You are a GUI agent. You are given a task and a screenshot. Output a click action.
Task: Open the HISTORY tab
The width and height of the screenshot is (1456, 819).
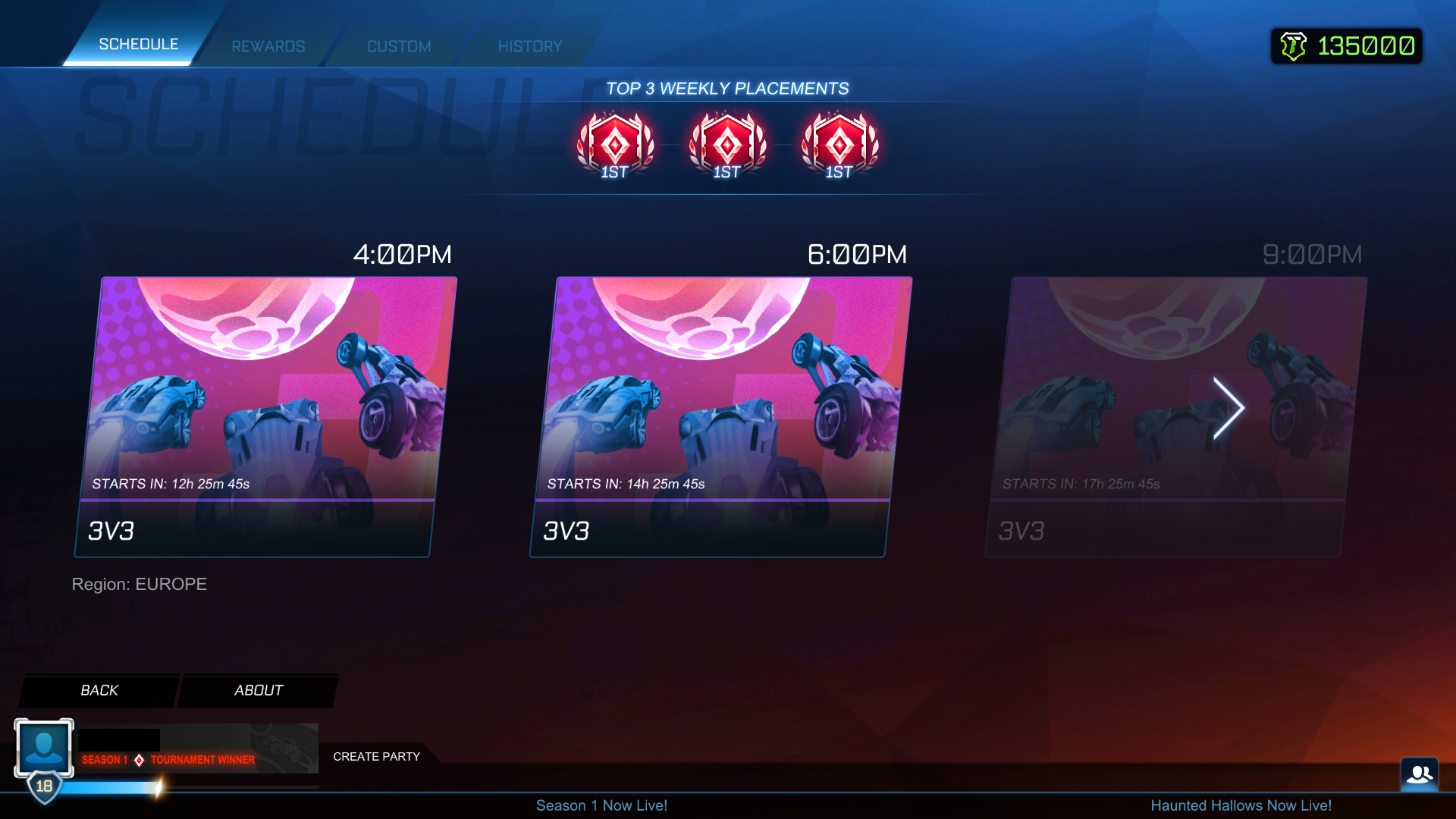coord(529,45)
